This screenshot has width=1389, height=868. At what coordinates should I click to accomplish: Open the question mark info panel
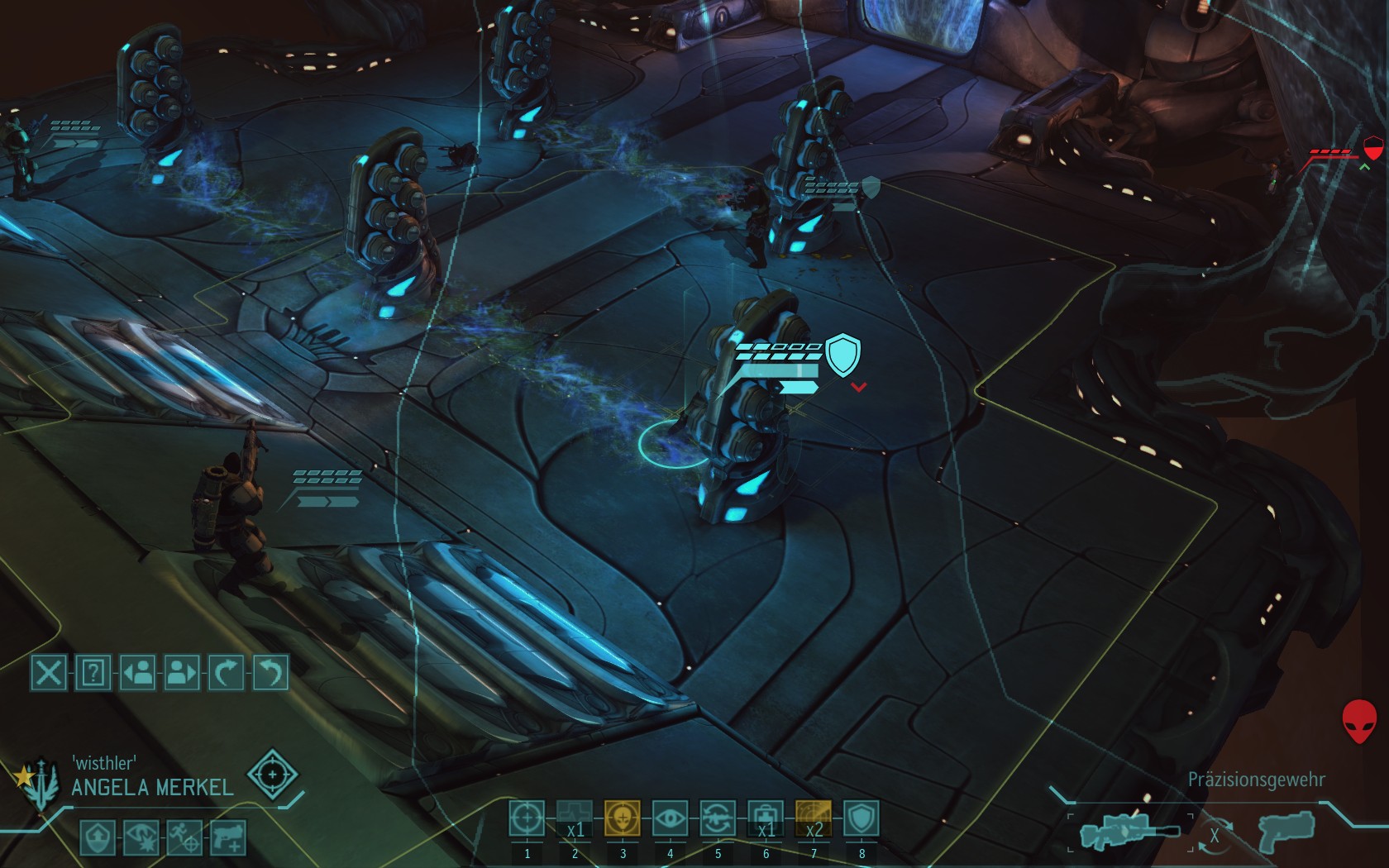pyautogui.click(x=93, y=673)
